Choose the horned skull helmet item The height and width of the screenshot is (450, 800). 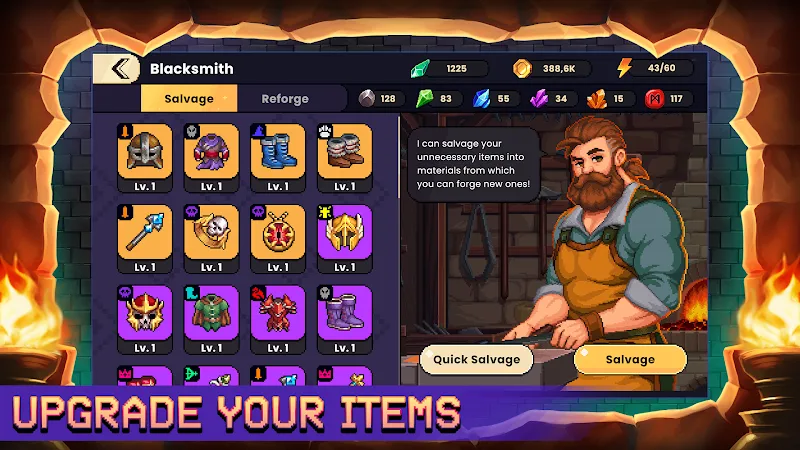[x=144, y=313]
